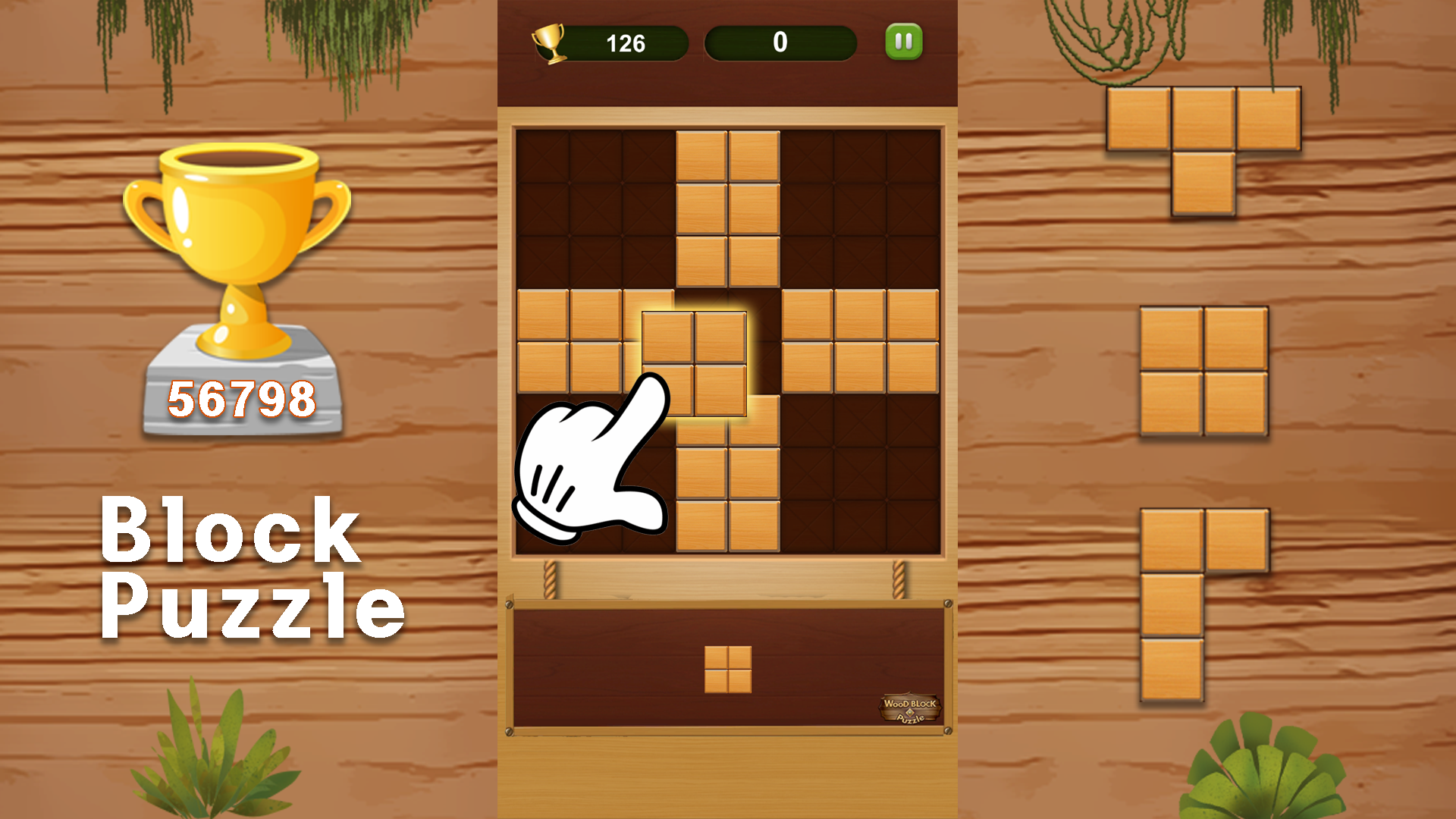This screenshot has height=819, width=1456.
Task: Click the glowing highlighted 2x2 block on the board
Action: coord(694,364)
